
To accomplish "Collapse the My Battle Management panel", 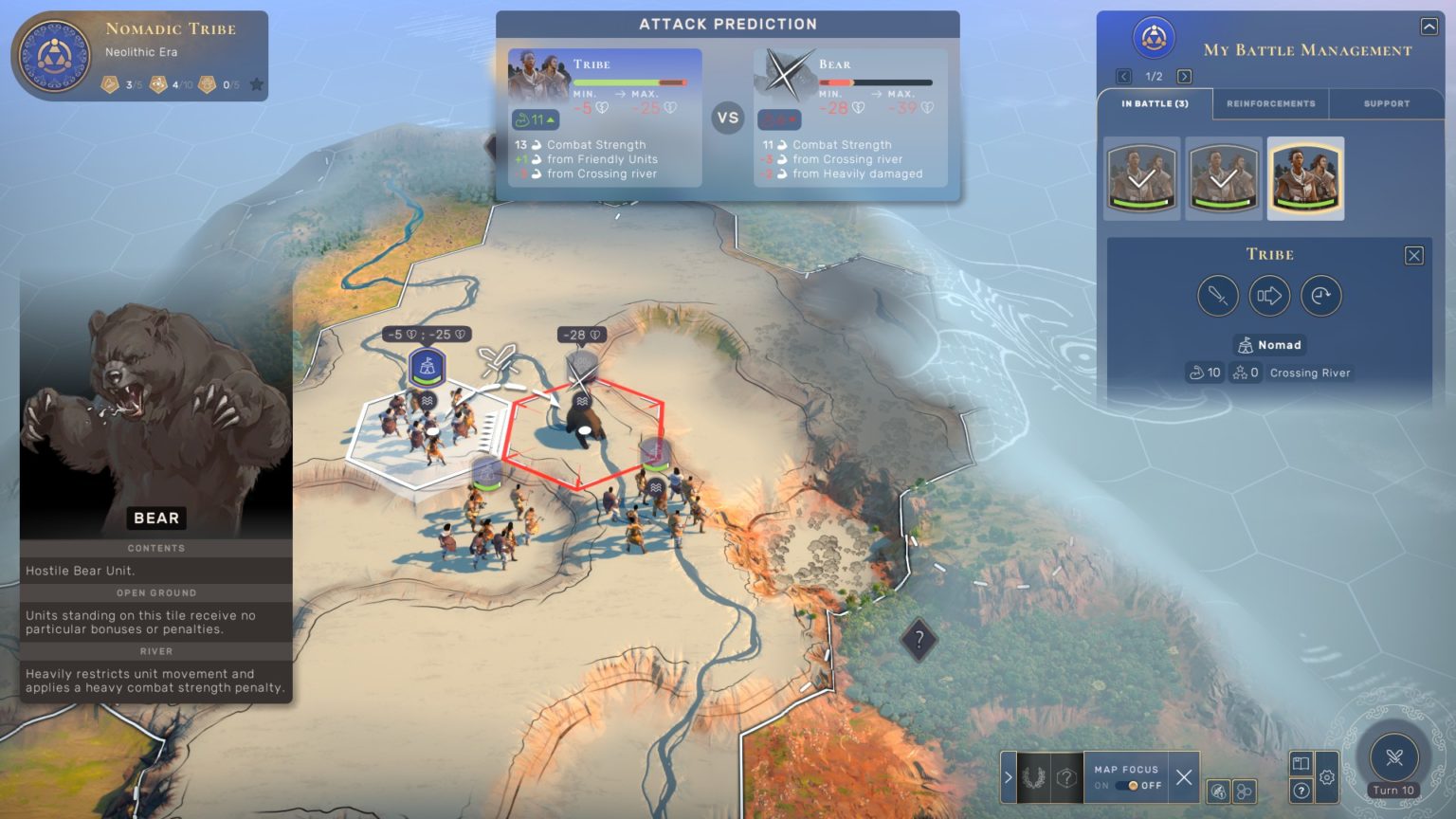I will (1429, 27).
